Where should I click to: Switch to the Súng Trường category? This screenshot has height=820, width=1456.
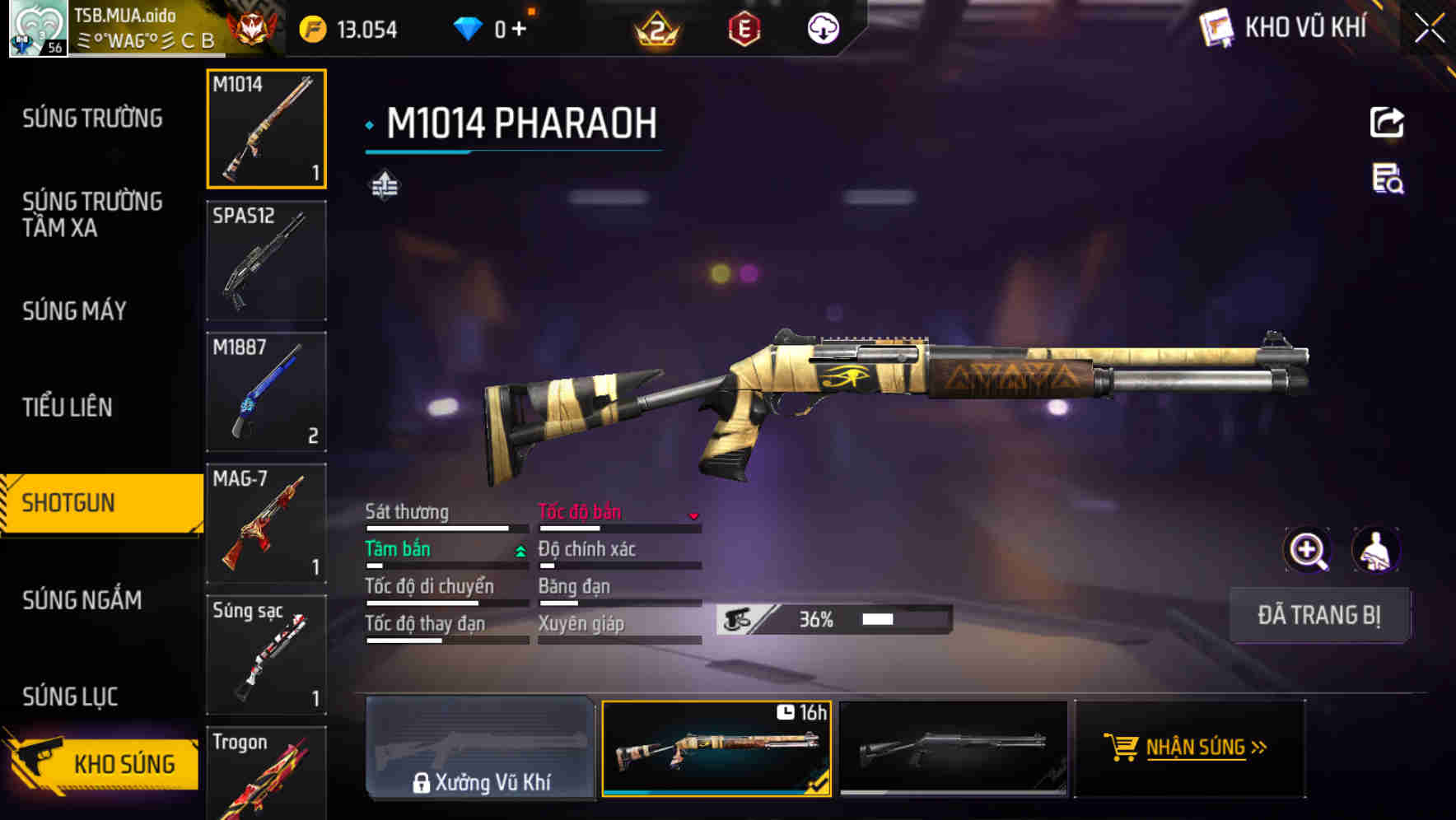click(x=92, y=119)
